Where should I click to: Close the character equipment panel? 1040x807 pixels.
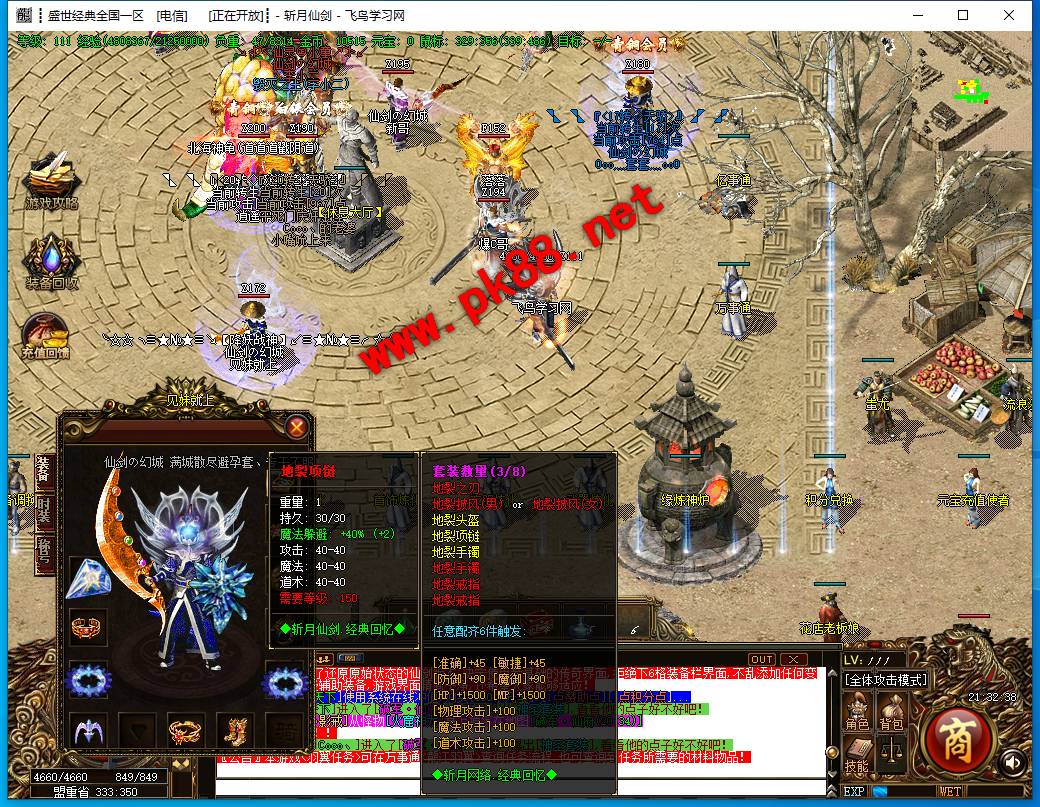[x=297, y=427]
